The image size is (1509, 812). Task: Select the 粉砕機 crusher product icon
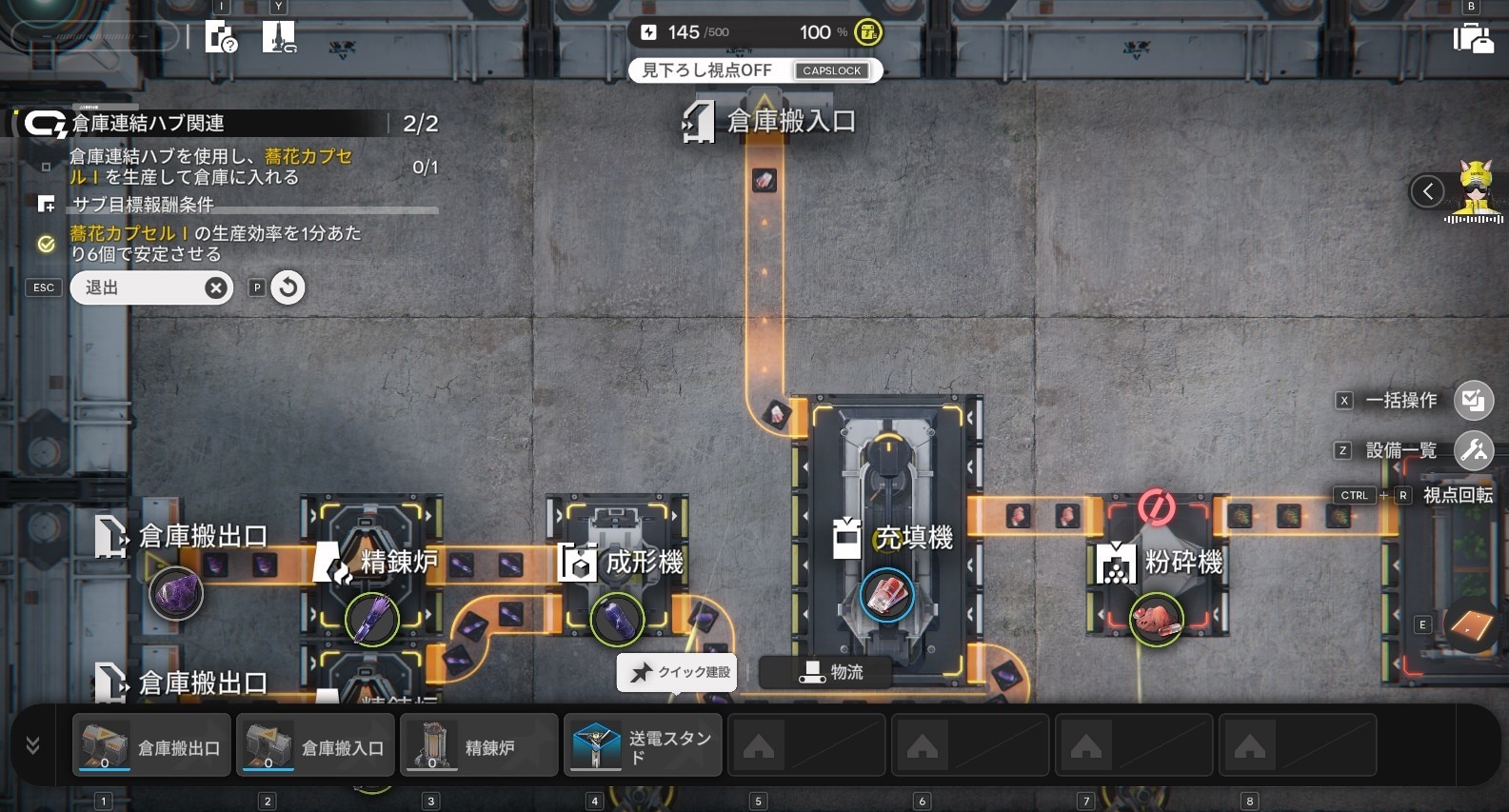[x=1156, y=620]
